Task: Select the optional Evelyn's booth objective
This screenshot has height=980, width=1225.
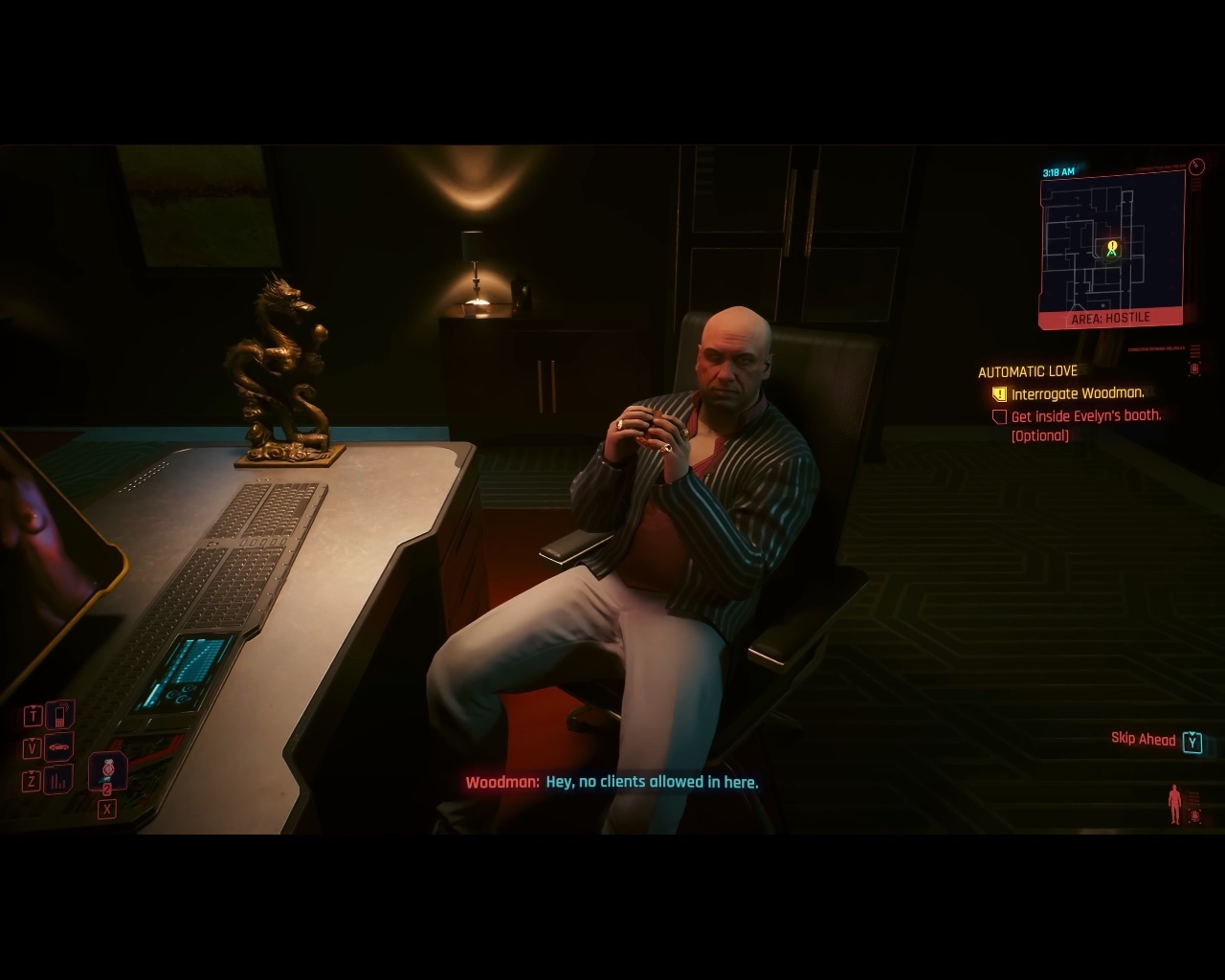Action: point(1085,416)
